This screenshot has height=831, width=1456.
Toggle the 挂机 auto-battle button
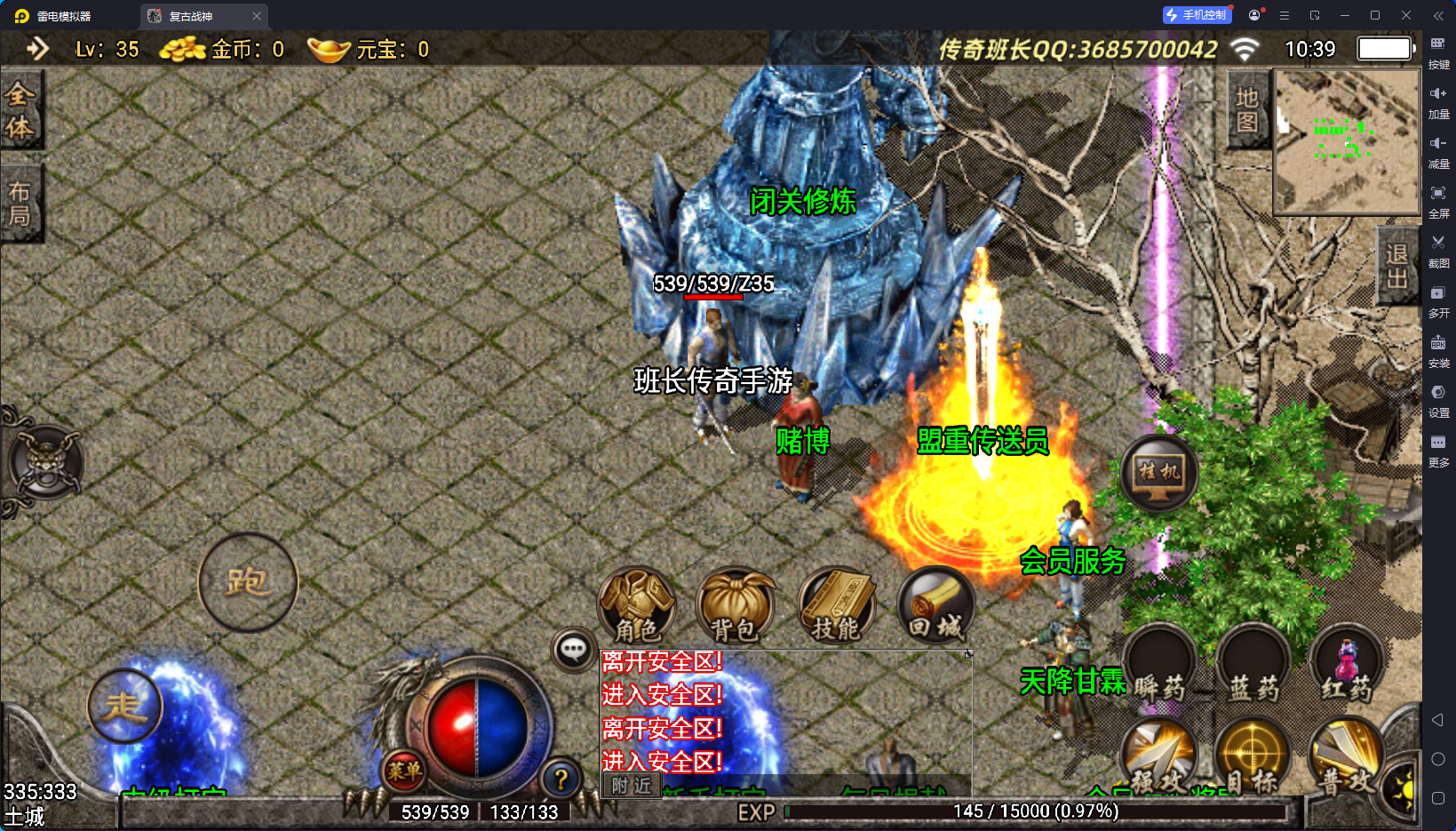(x=1159, y=474)
